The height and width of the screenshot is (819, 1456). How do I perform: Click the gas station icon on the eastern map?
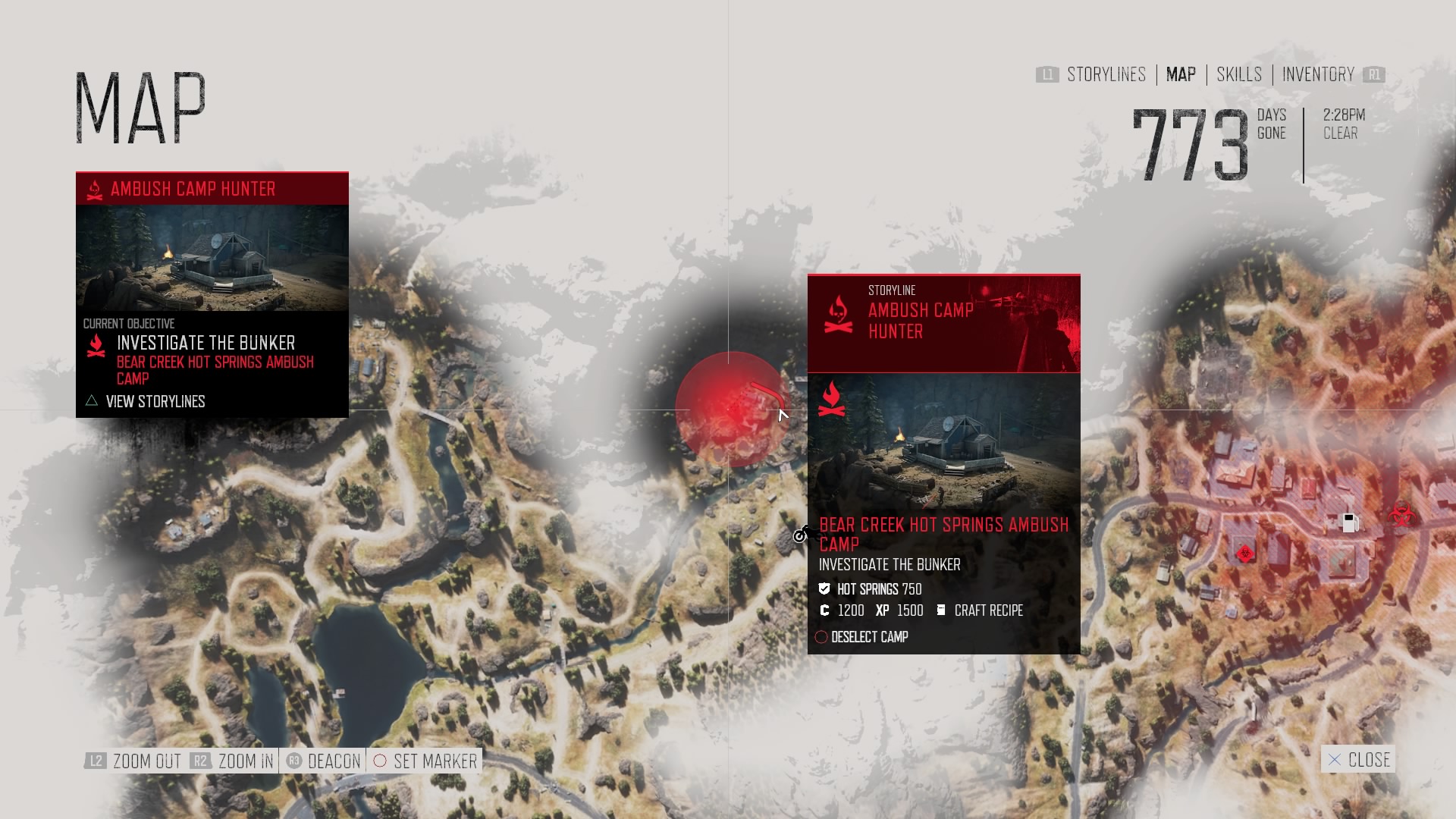click(1351, 523)
